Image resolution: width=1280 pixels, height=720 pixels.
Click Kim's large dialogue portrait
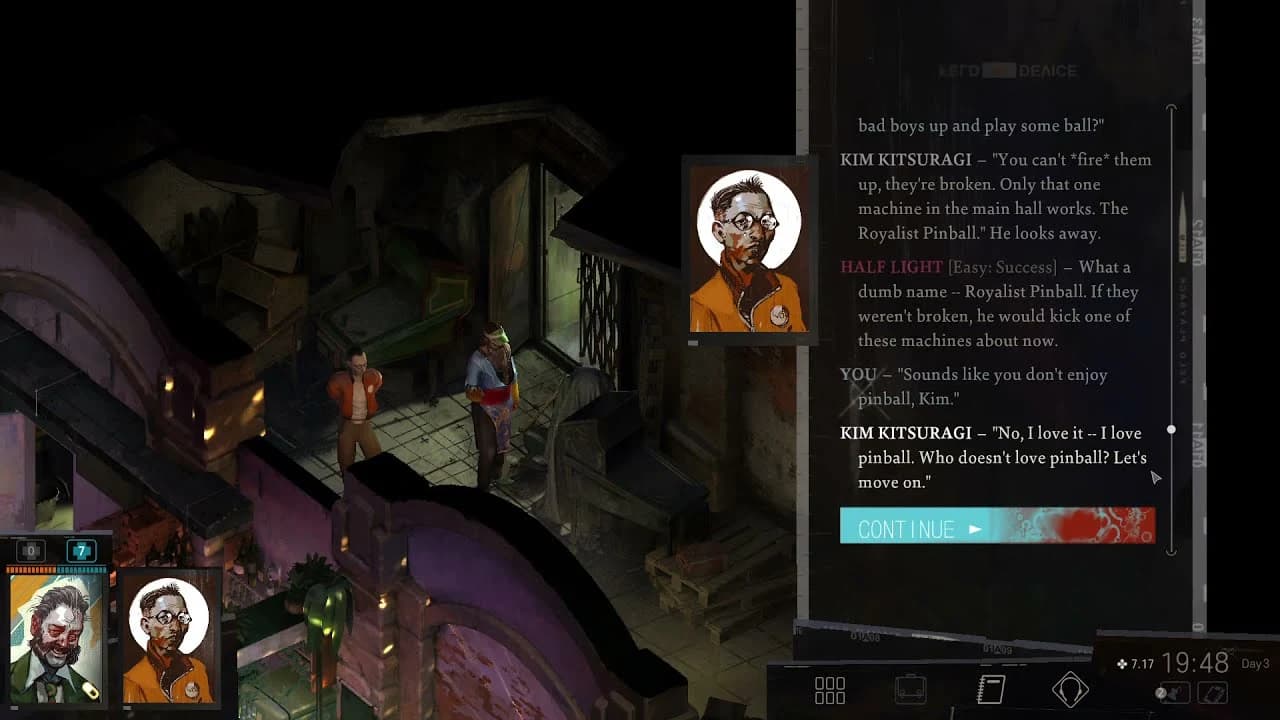point(748,248)
